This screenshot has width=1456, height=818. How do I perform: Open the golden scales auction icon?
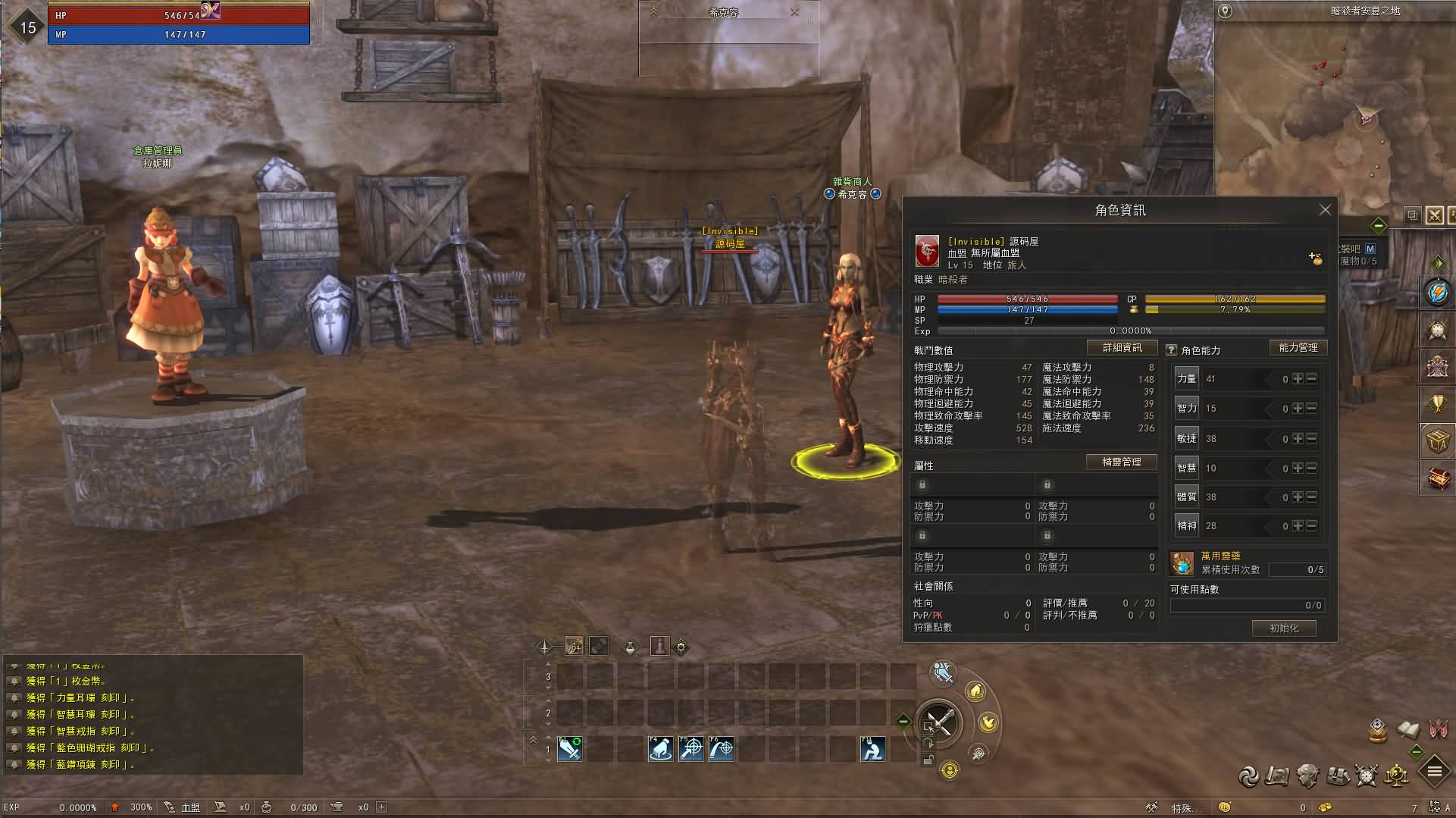(1397, 776)
